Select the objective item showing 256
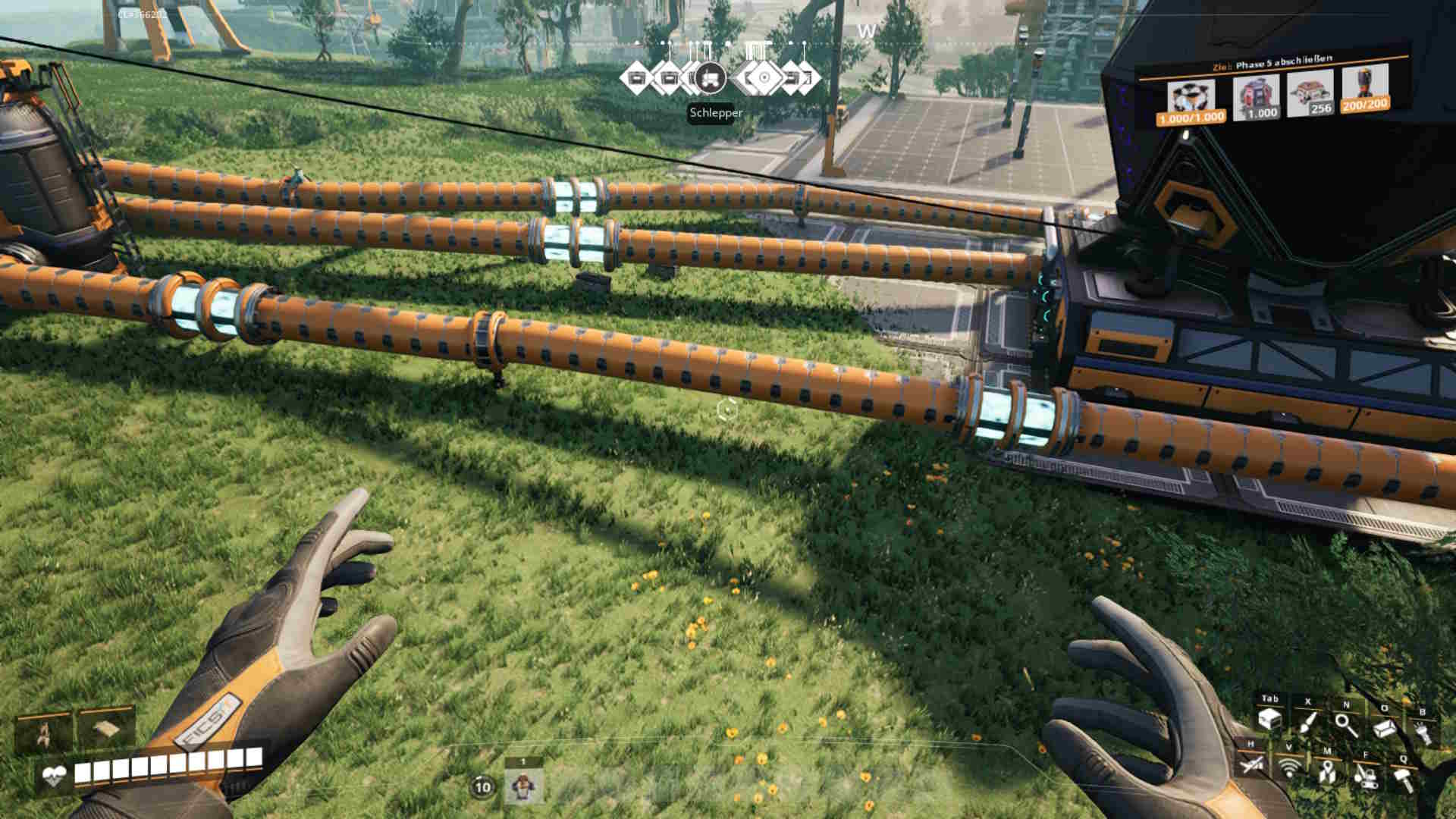Image resolution: width=1456 pixels, height=819 pixels. (x=1310, y=93)
